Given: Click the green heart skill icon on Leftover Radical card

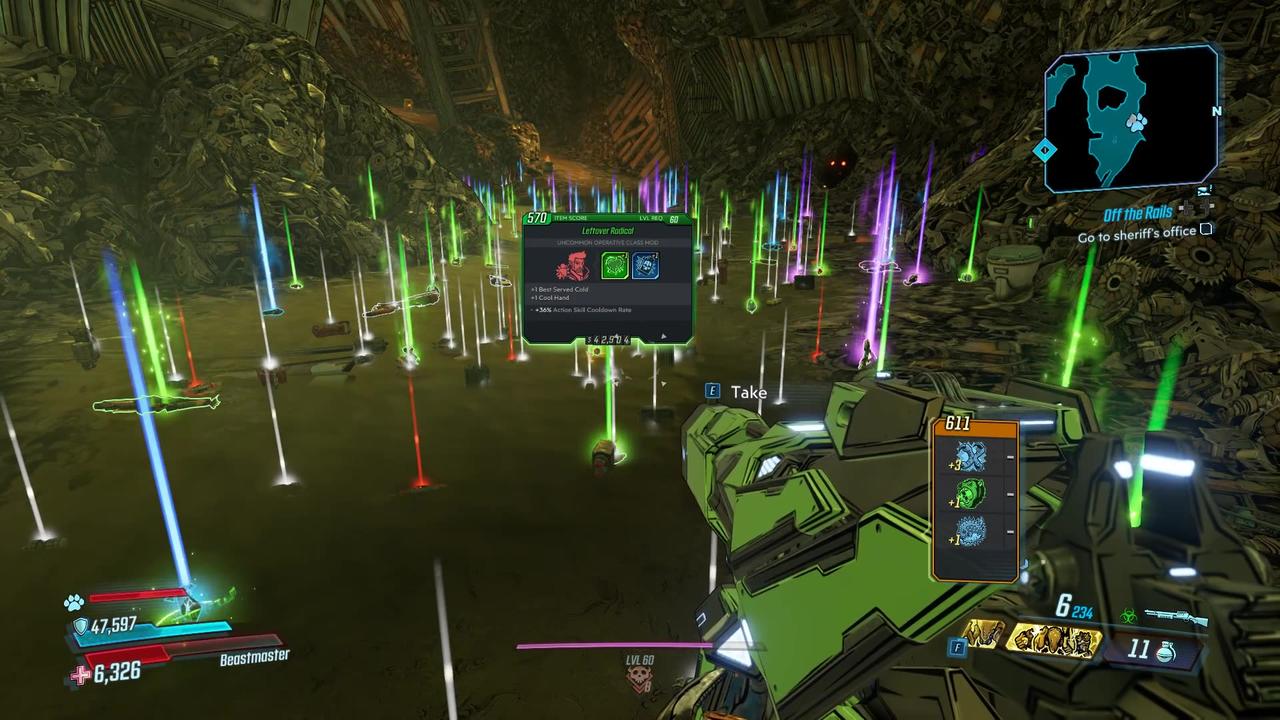Looking at the screenshot, I should click(x=614, y=266).
